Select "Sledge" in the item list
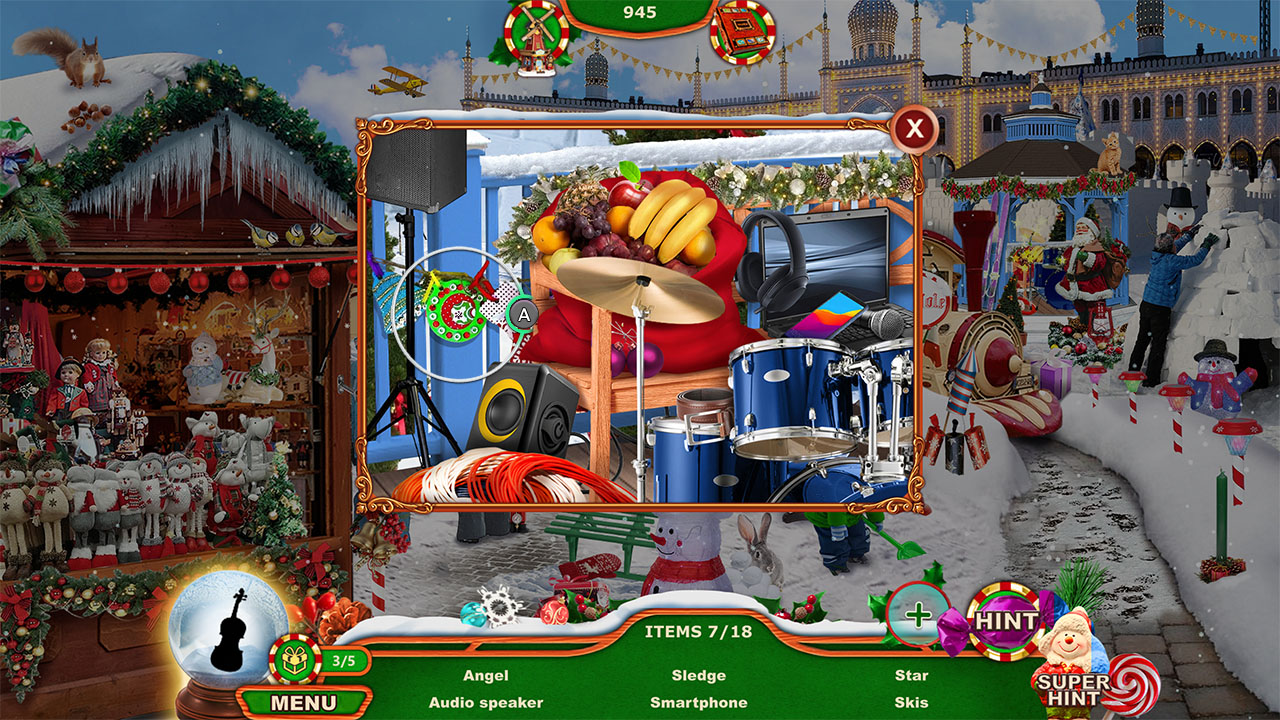Screen dimensions: 1280x720 701,675
